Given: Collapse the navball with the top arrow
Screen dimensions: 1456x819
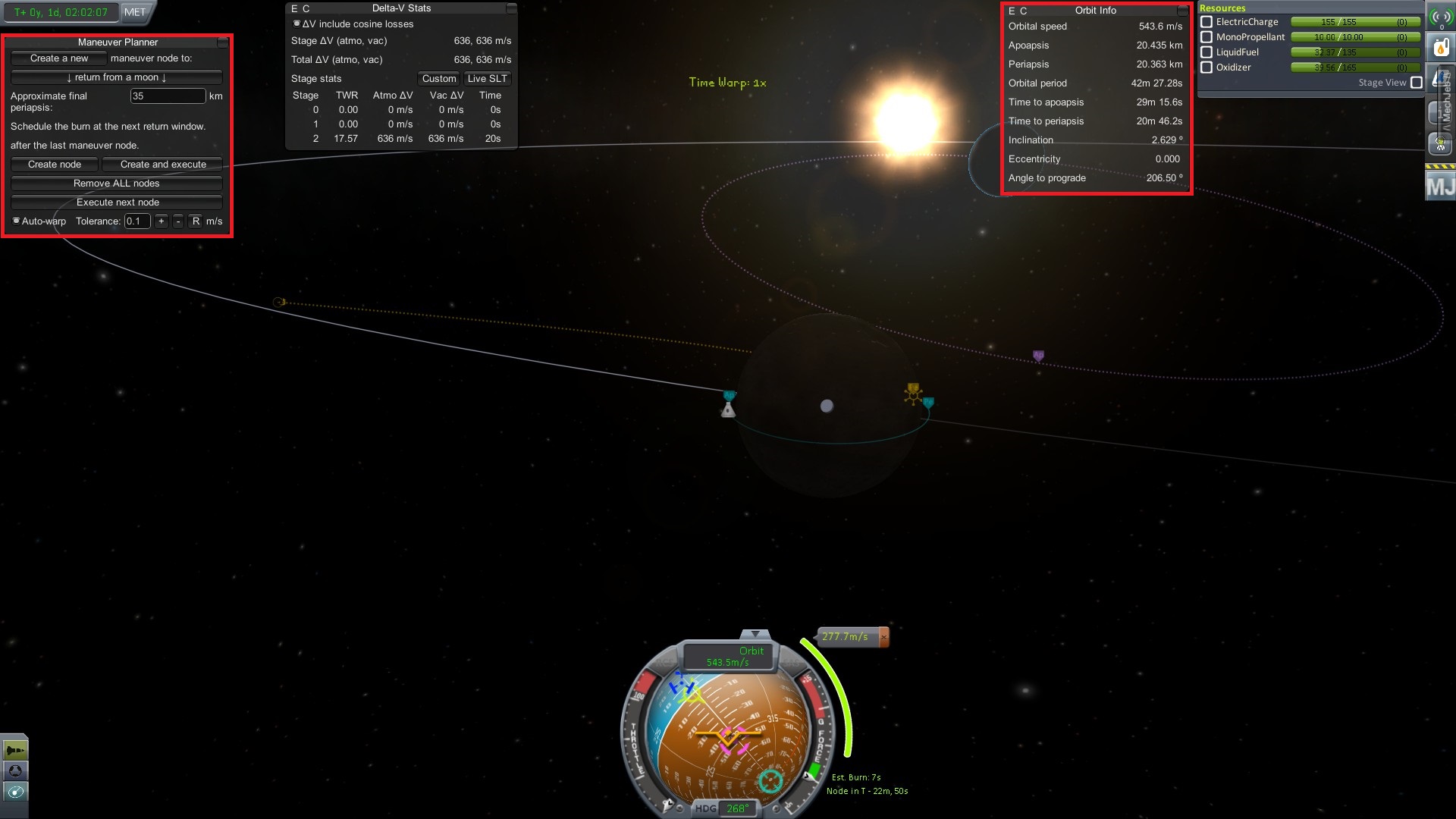Looking at the screenshot, I should [x=755, y=634].
